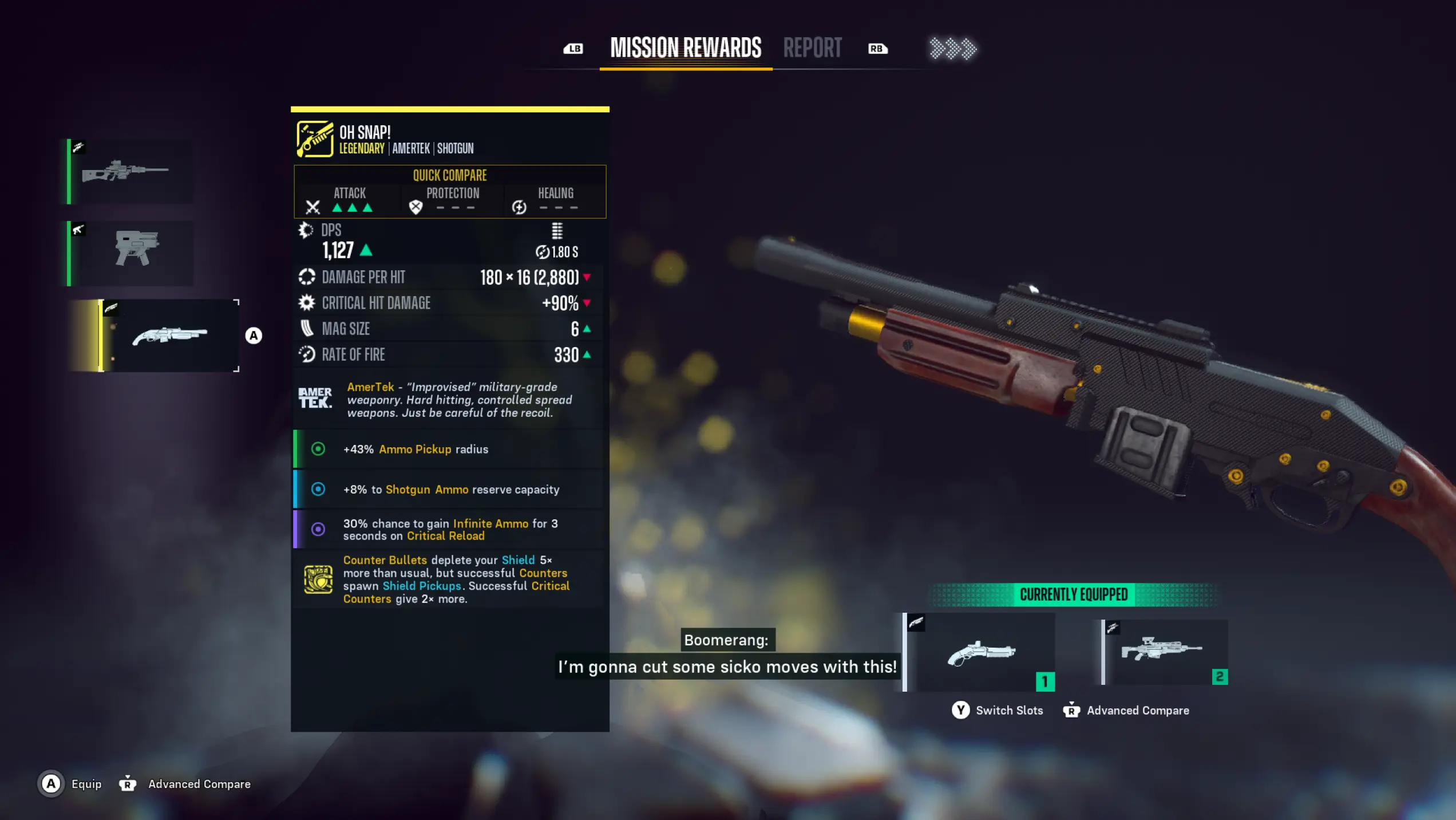
Task: Click the Counter Bullets legendary effect row
Action: pos(449,579)
